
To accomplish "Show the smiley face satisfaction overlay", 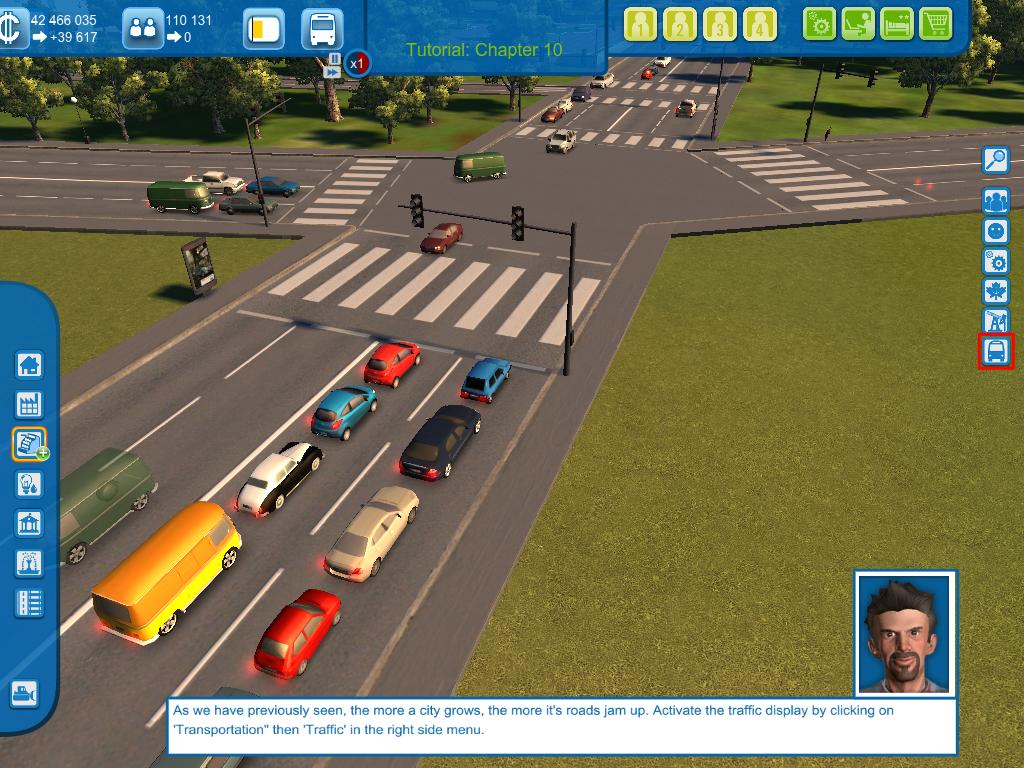I will click(996, 231).
